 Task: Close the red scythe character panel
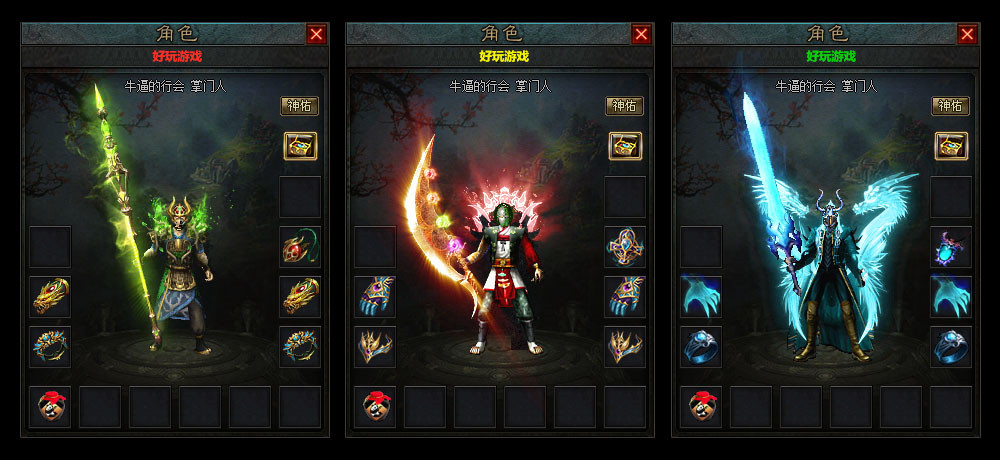point(641,34)
